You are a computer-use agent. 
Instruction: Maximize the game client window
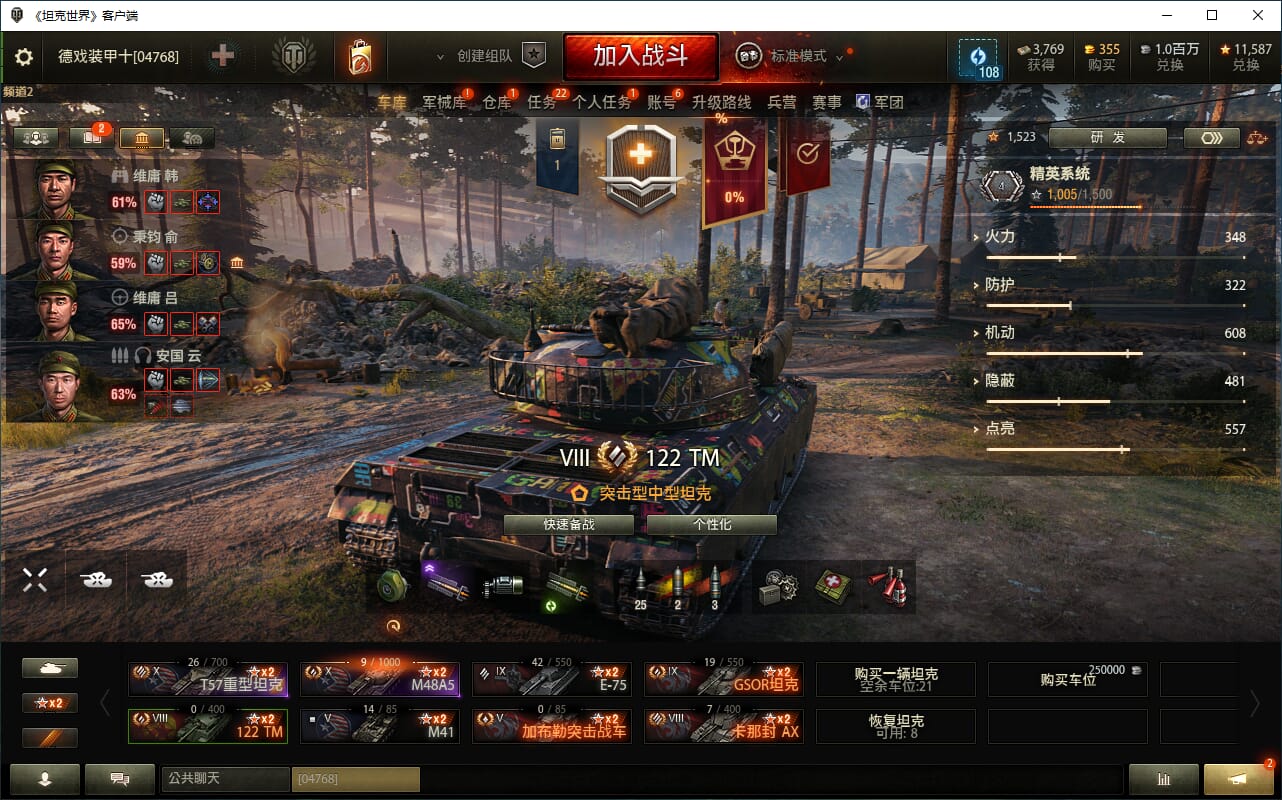click(1211, 15)
